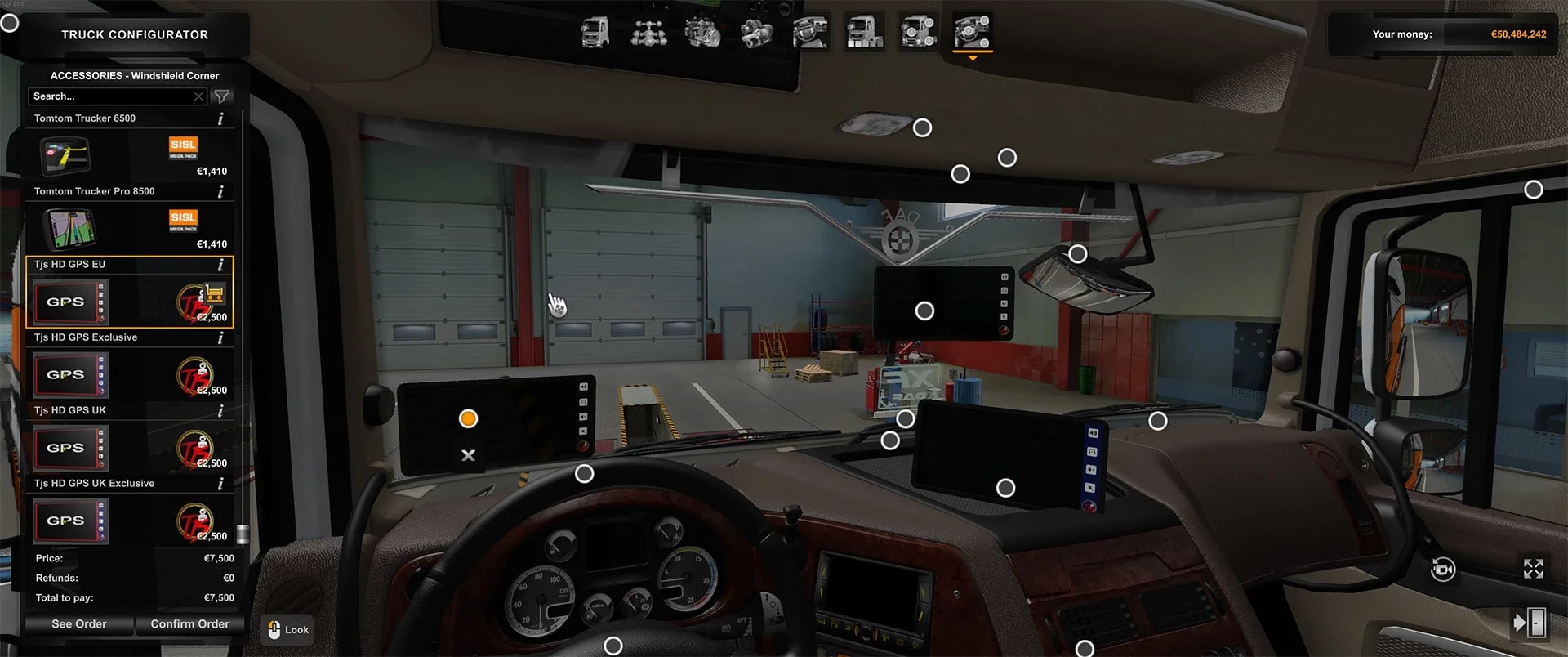Click the orange marker on left GPS screen
Viewport: 1568px width, 657px height.
coord(468,418)
